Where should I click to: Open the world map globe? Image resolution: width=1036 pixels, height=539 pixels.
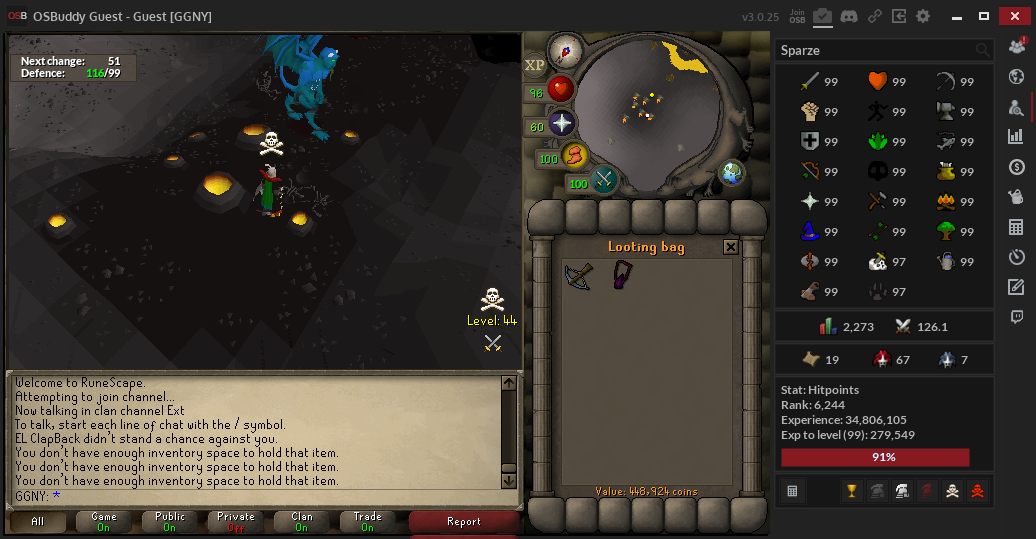[732, 173]
